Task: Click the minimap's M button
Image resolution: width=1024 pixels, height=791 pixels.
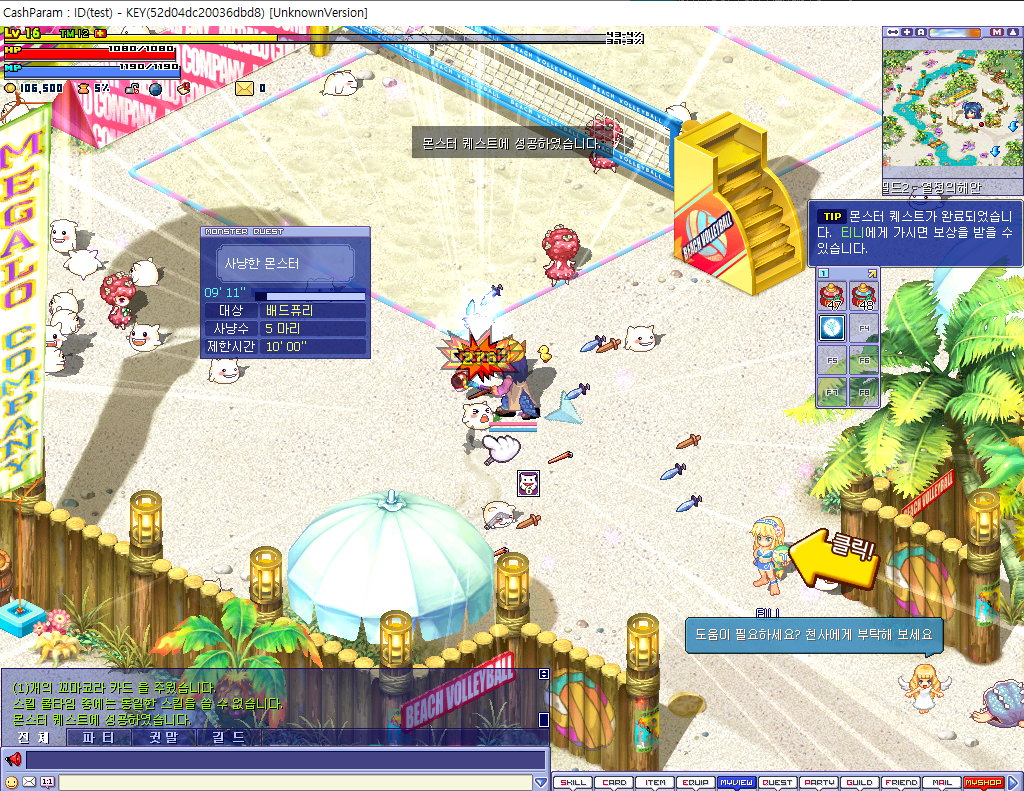Action: click(x=997, y=32)
